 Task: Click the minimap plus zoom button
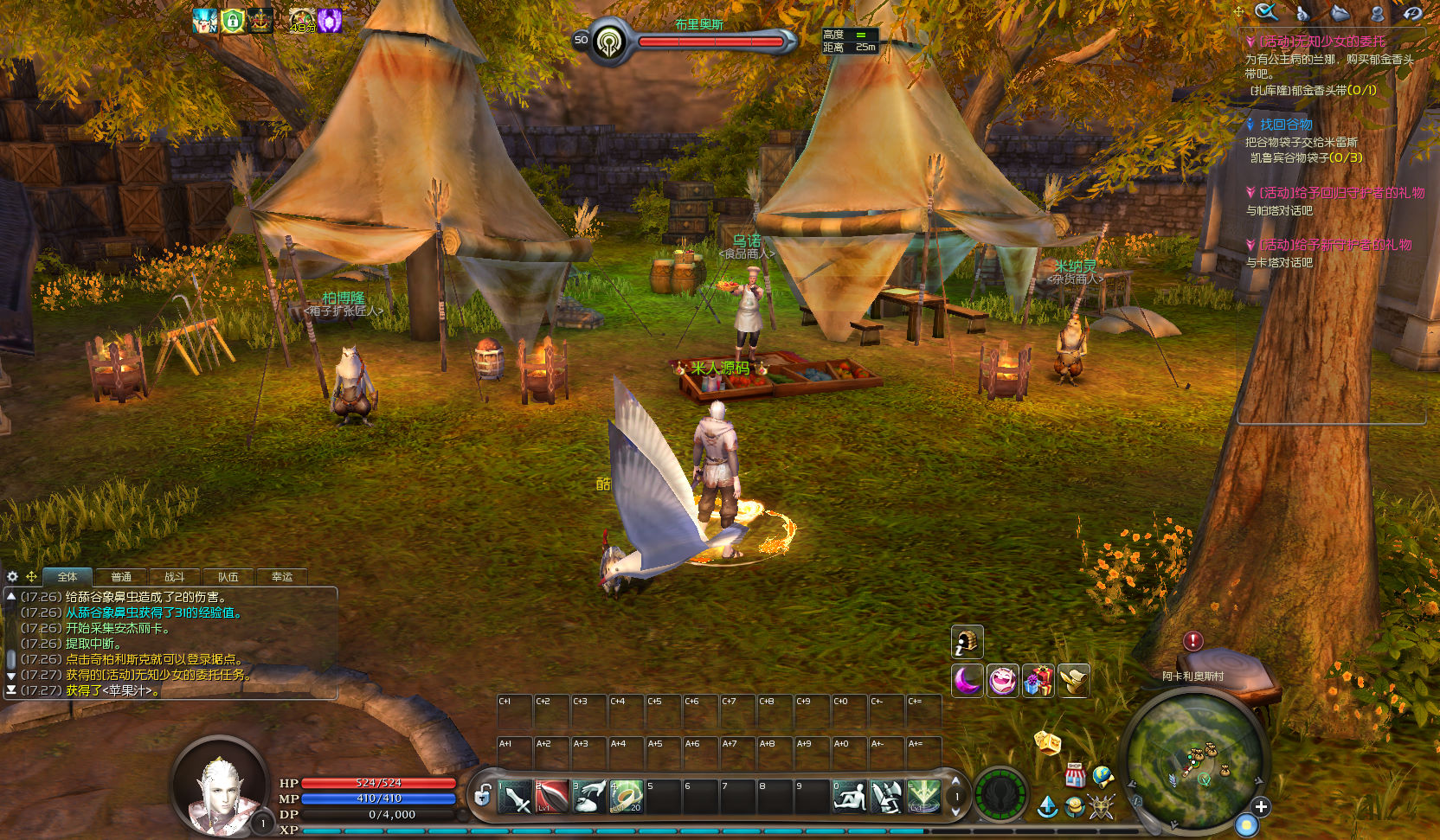(x=1261, y=806)
